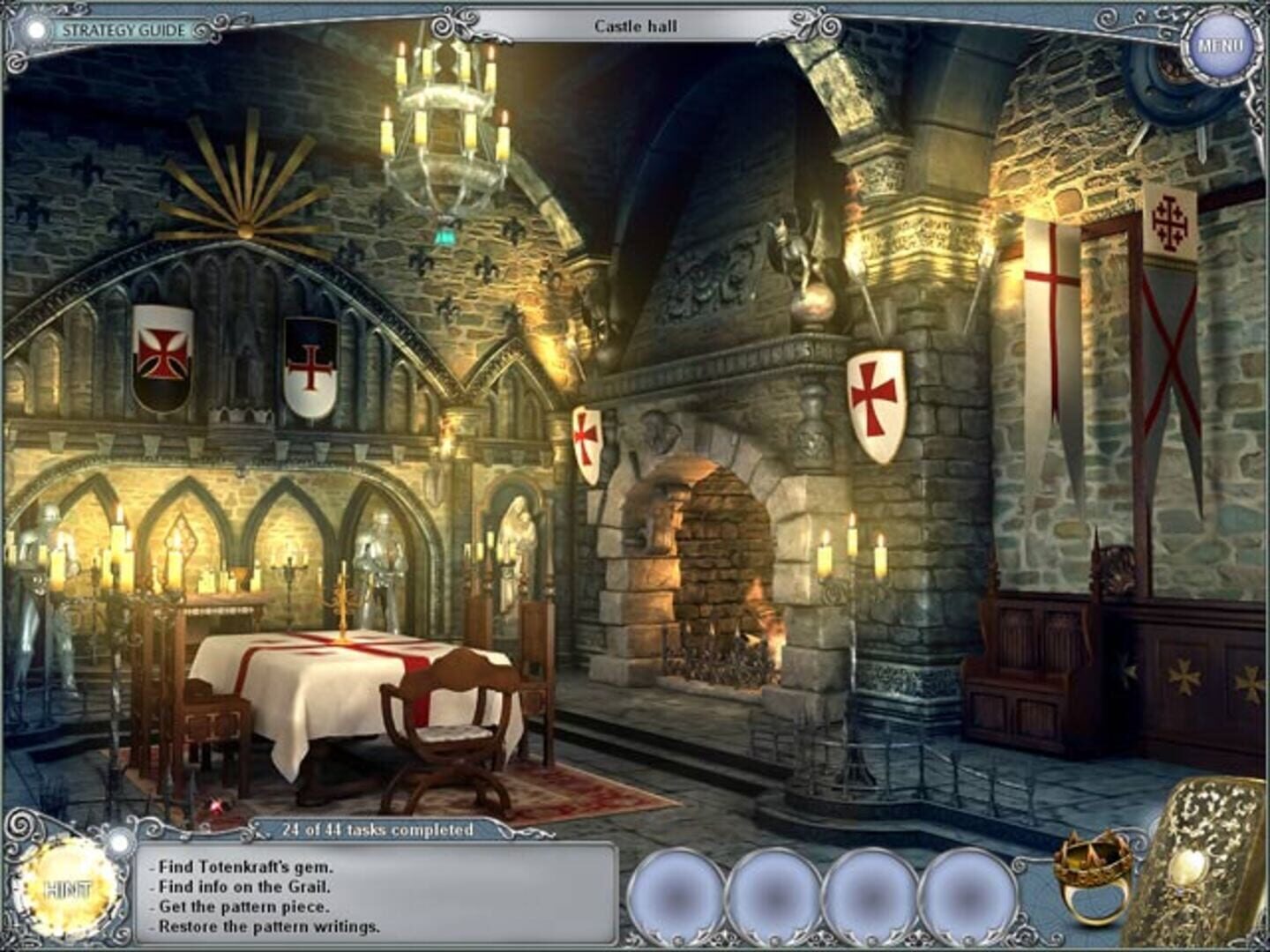Toggle the black knight shield on the wall

[310, 365]
